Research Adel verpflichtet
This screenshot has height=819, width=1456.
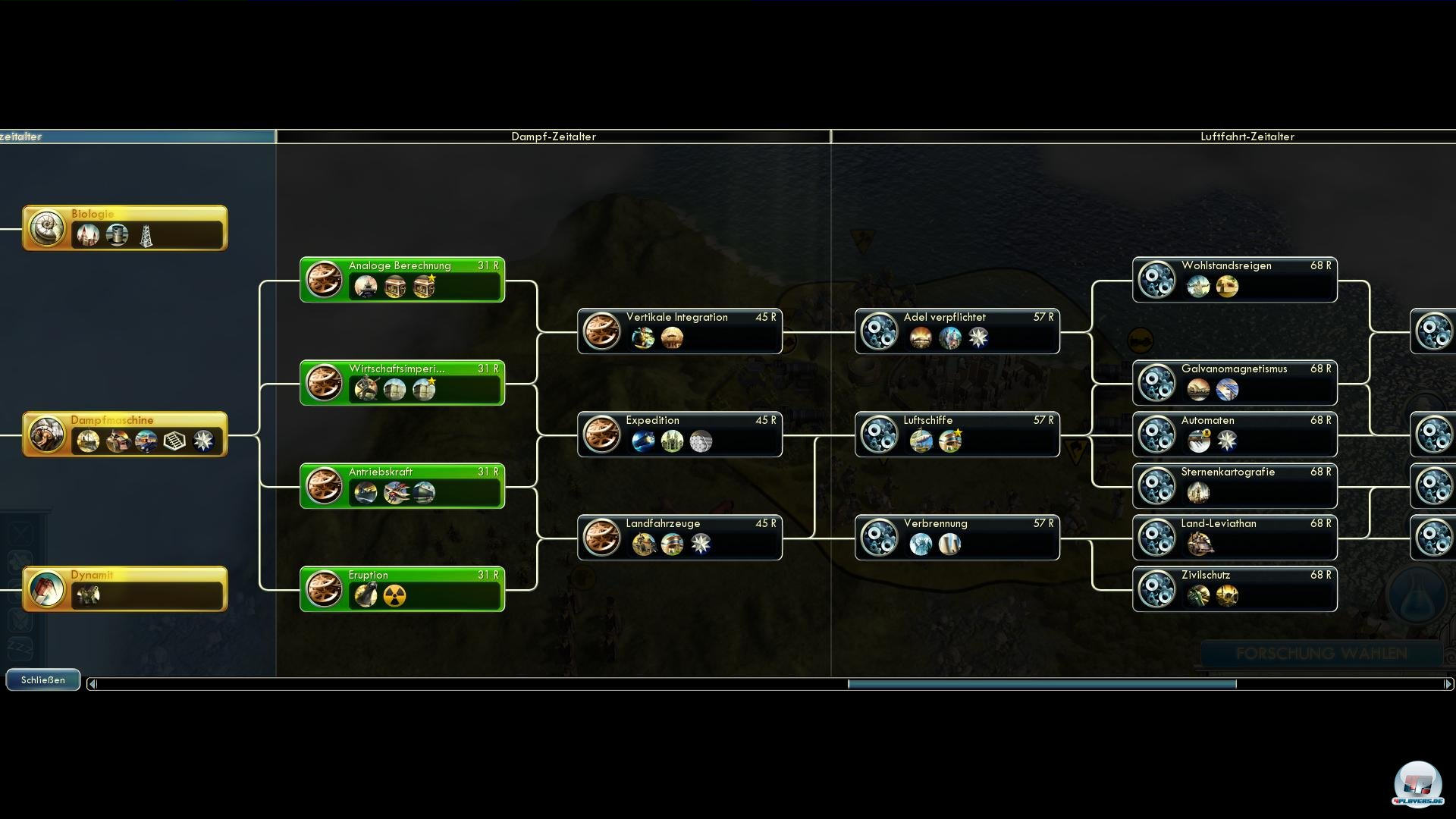coord(957,331)
